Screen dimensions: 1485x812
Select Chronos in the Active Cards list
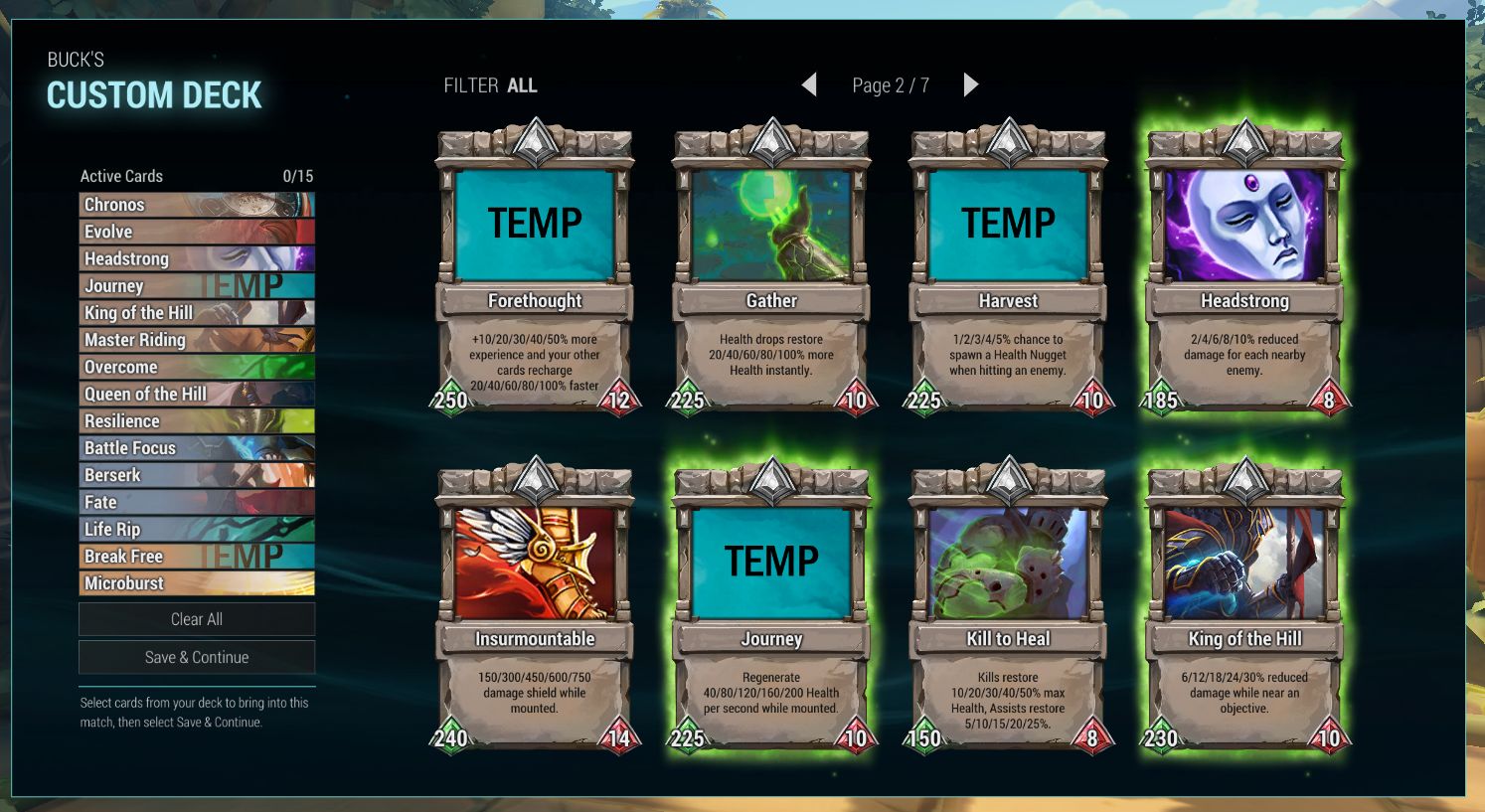[197, 205]
